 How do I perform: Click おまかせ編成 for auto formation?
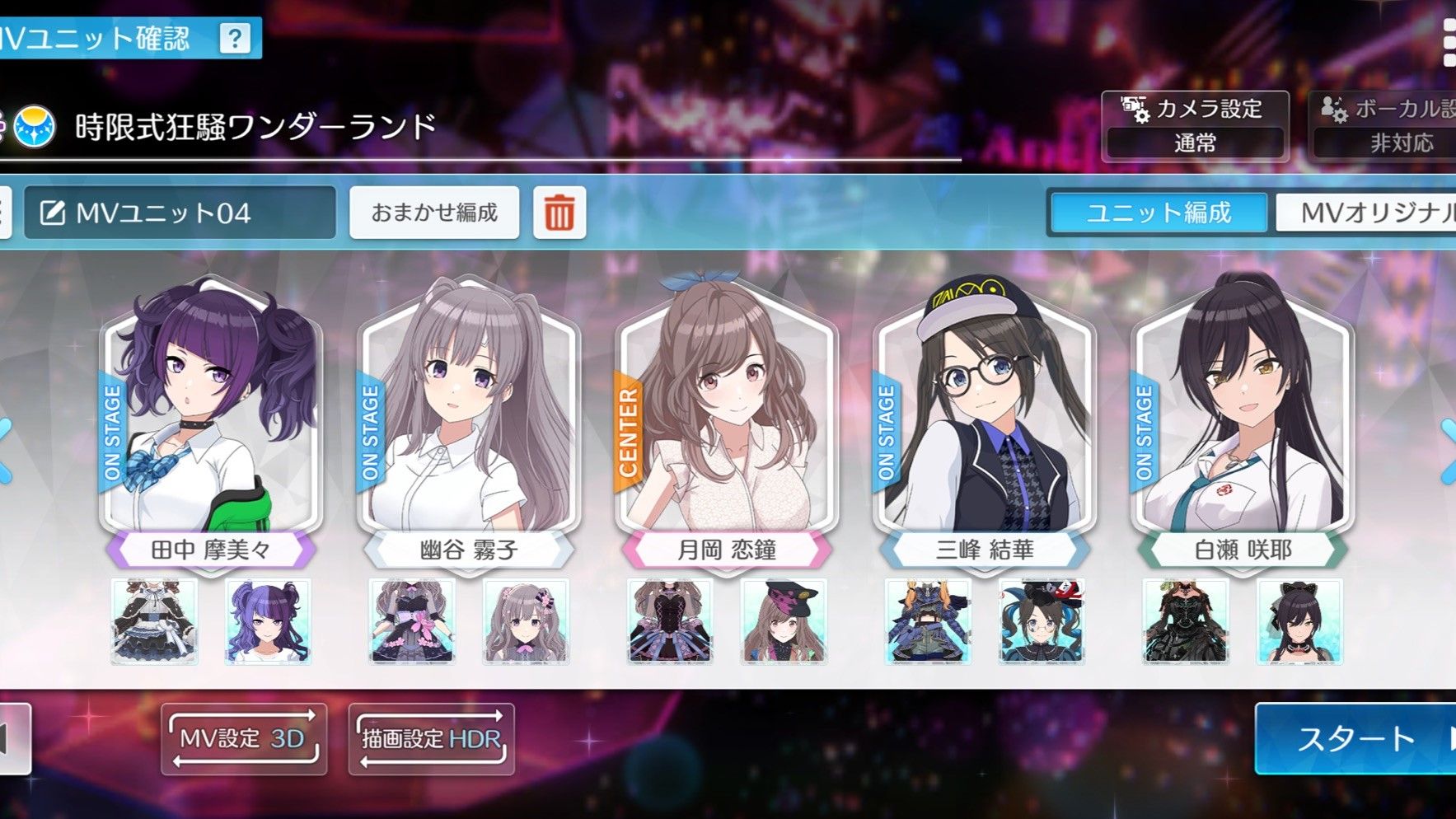click(435, 212)
